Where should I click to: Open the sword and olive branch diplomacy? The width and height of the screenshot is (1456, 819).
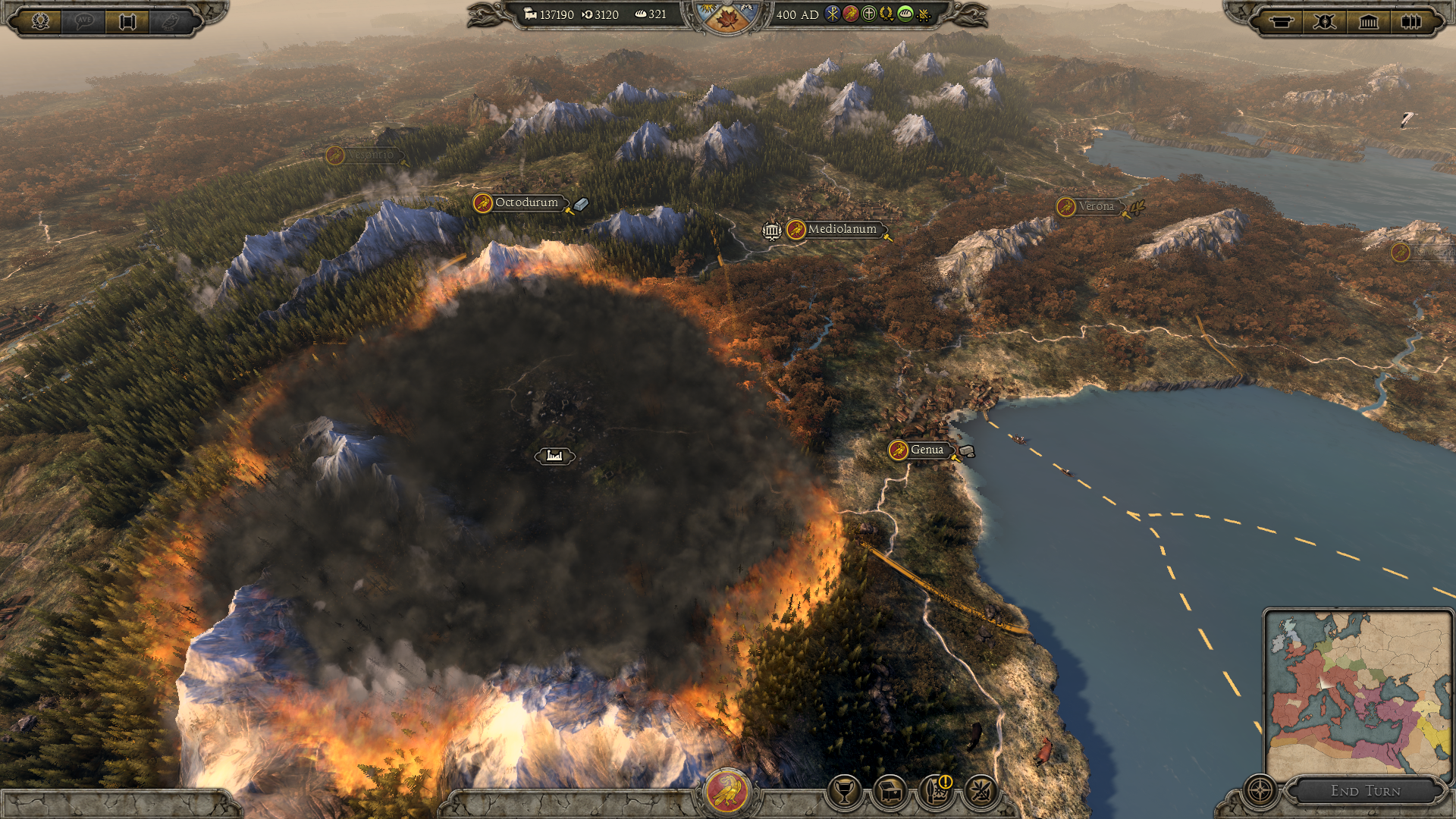click(x=981, y=792)
